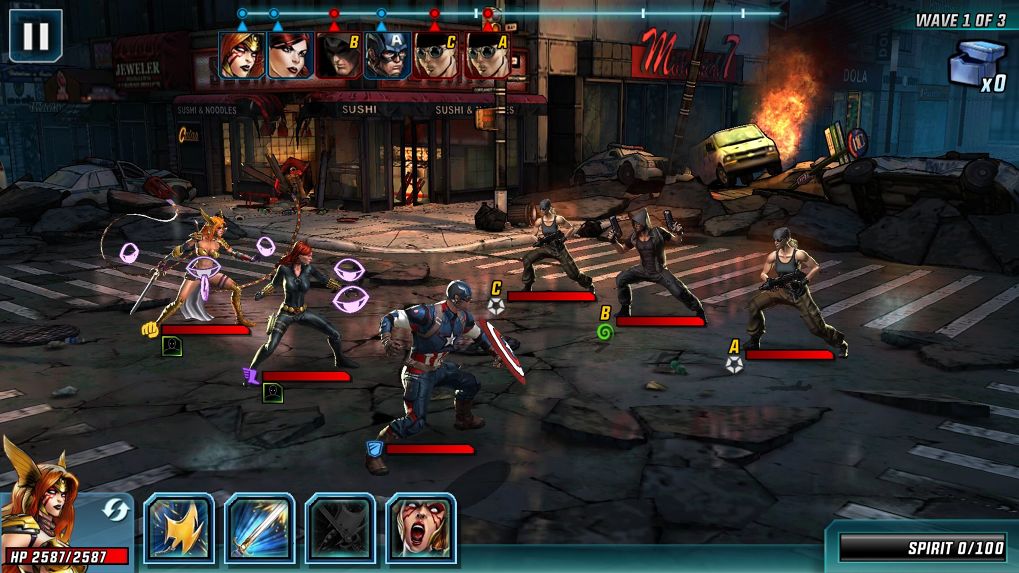Select the darkened crossed-weapons ability
1019x573 pixels.
pyautogui.click(x=340, y=526)
